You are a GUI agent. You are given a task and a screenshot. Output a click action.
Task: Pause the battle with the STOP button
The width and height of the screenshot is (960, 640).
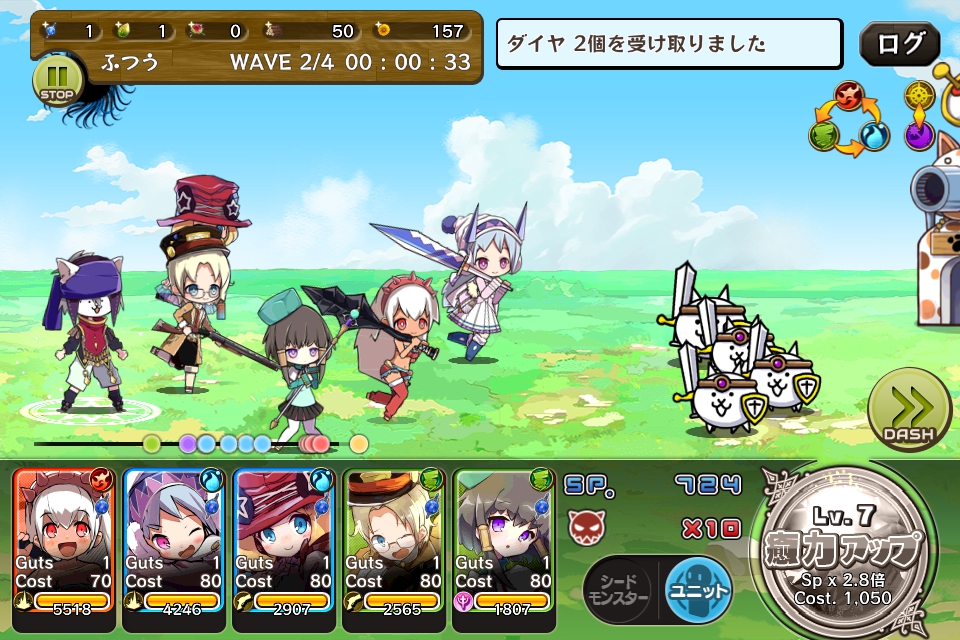pos(58,80)
